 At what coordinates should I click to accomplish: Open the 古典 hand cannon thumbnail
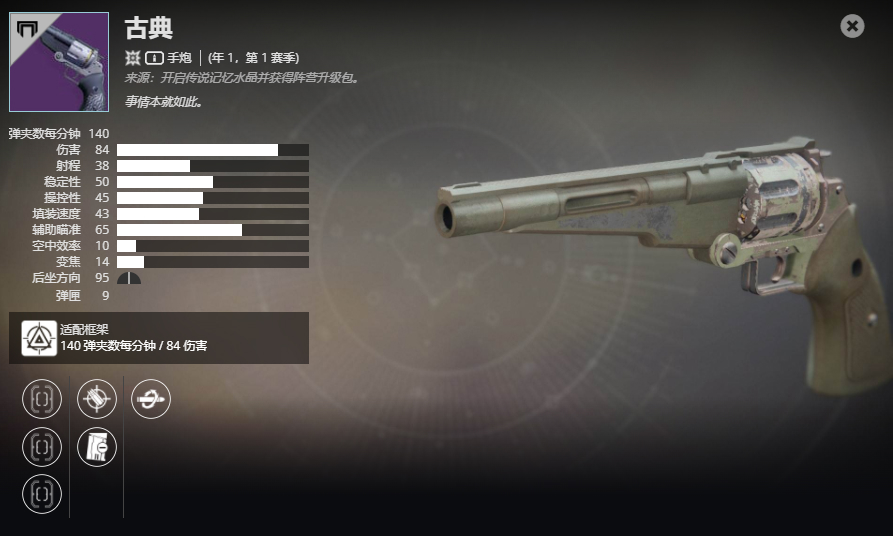59,62
